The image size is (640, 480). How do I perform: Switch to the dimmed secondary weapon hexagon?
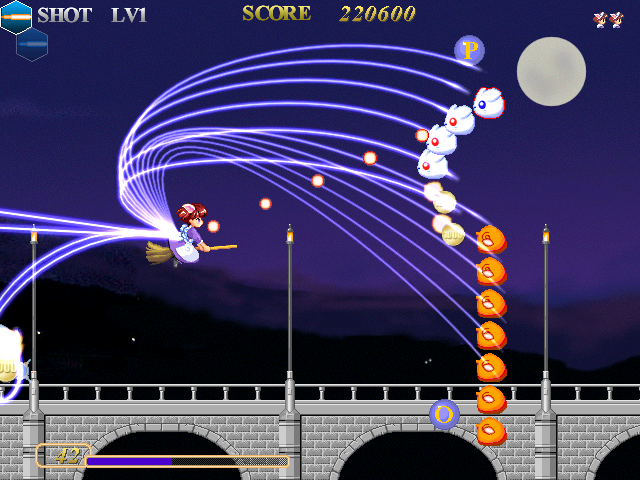pyautogui.click(x=32, y=44)
